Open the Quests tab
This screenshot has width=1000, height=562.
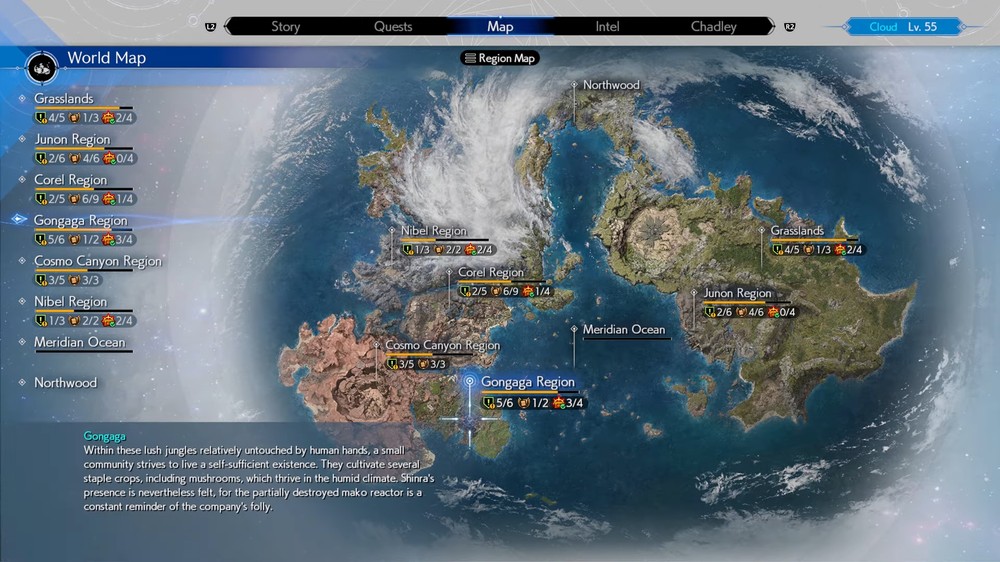393,26
